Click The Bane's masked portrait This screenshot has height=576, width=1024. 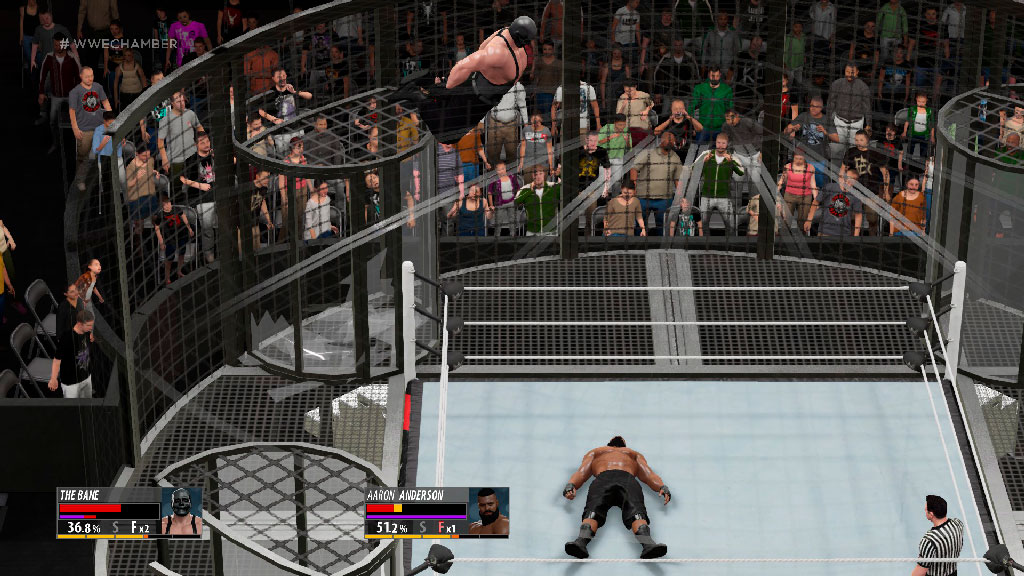click(181, 512)
